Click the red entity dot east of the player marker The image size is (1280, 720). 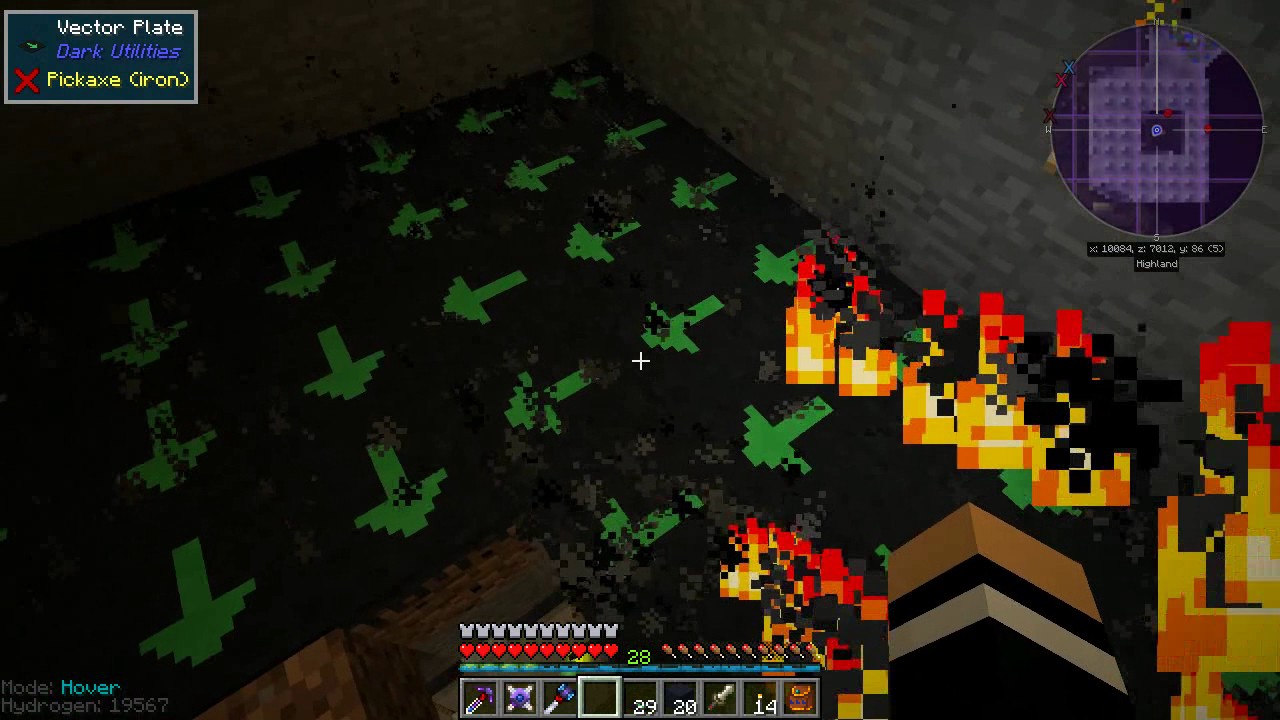tap(1207, 128)
